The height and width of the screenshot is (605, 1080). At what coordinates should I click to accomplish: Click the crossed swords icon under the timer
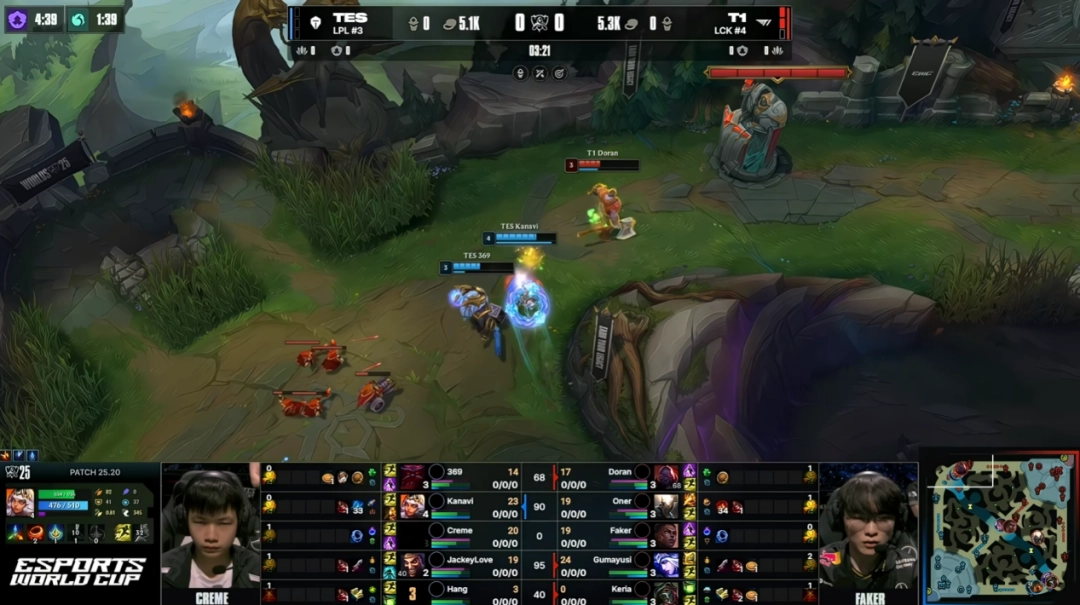pos(540,72)
